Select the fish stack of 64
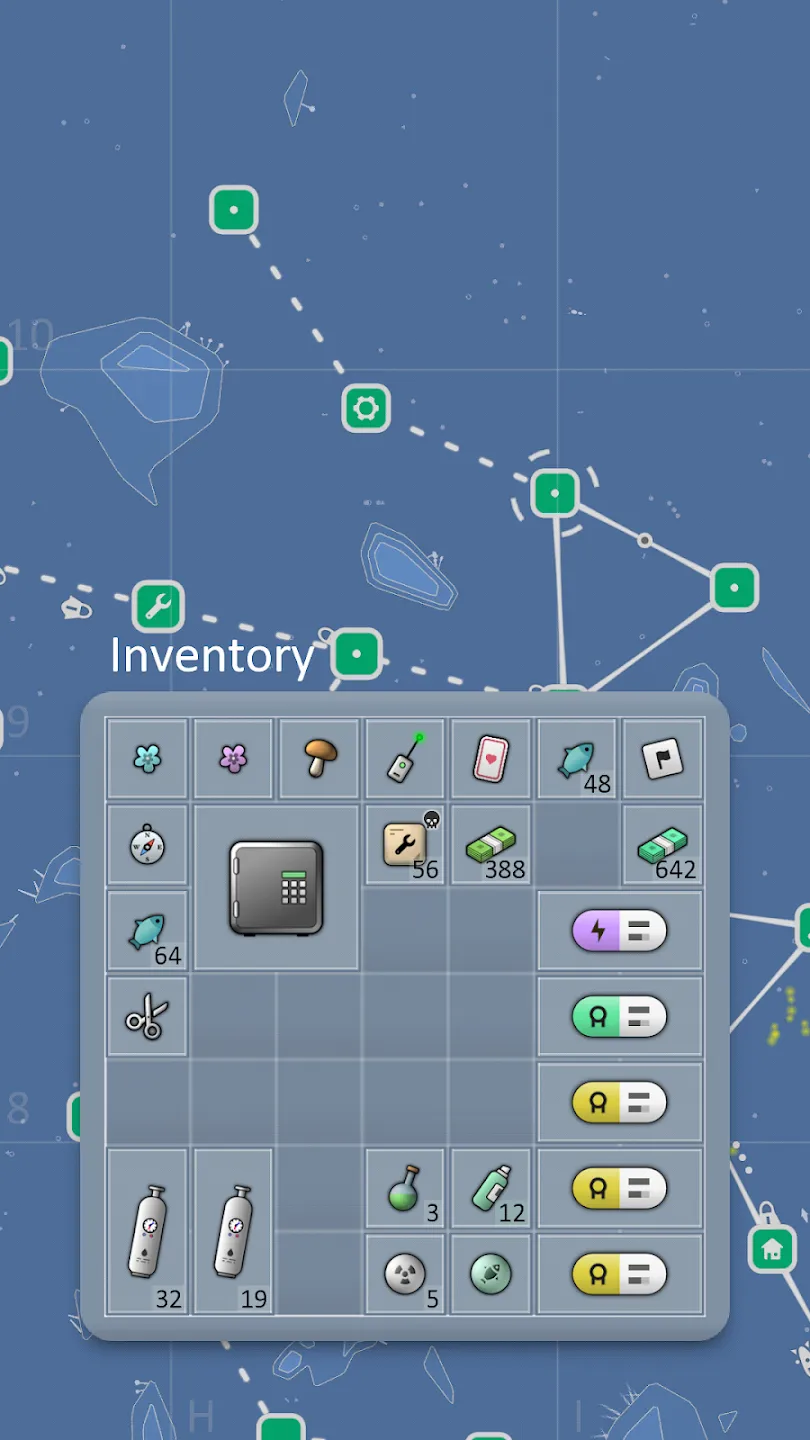The image size is (810, 1440). [x=147, y=931]
